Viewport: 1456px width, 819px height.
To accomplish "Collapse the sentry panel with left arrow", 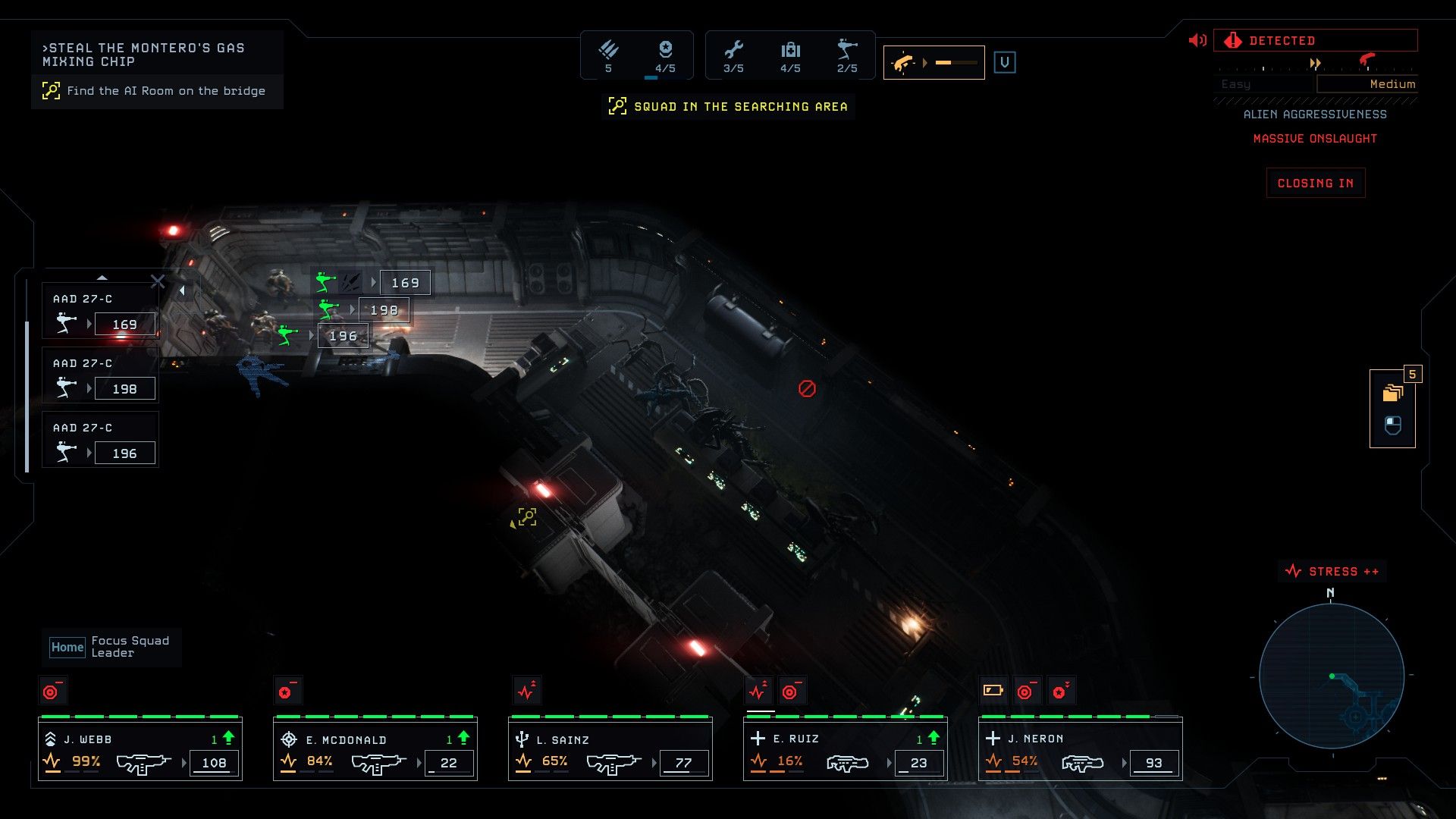I will pos(182,290).
